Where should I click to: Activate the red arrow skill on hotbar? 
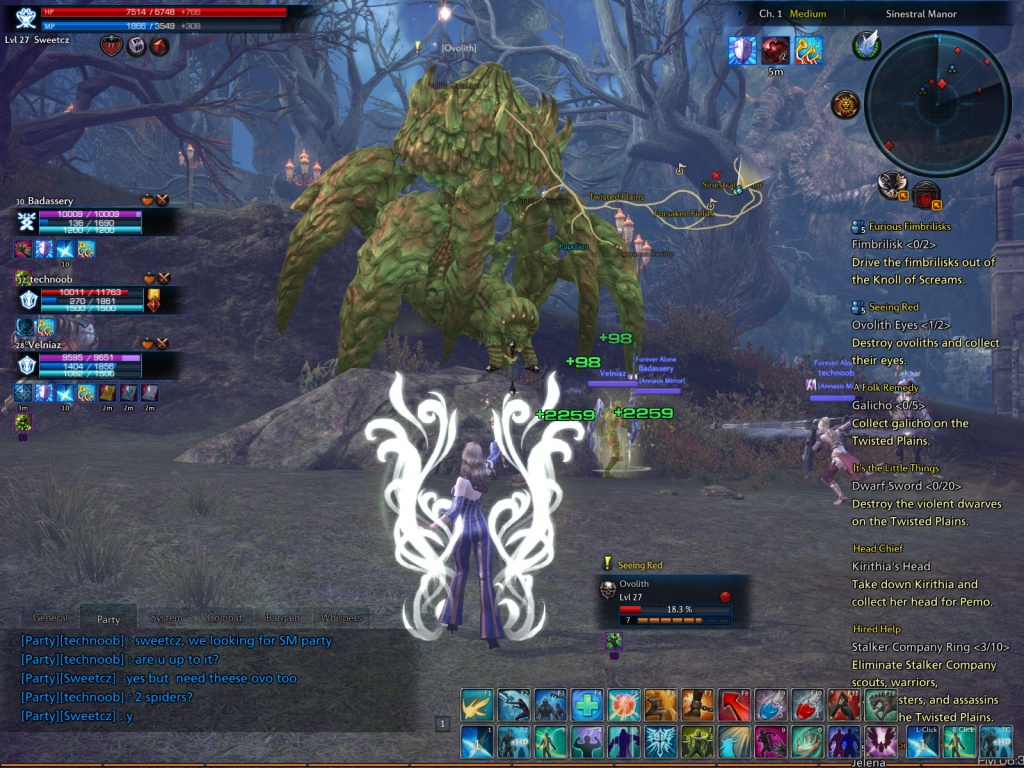click(734, 705)
